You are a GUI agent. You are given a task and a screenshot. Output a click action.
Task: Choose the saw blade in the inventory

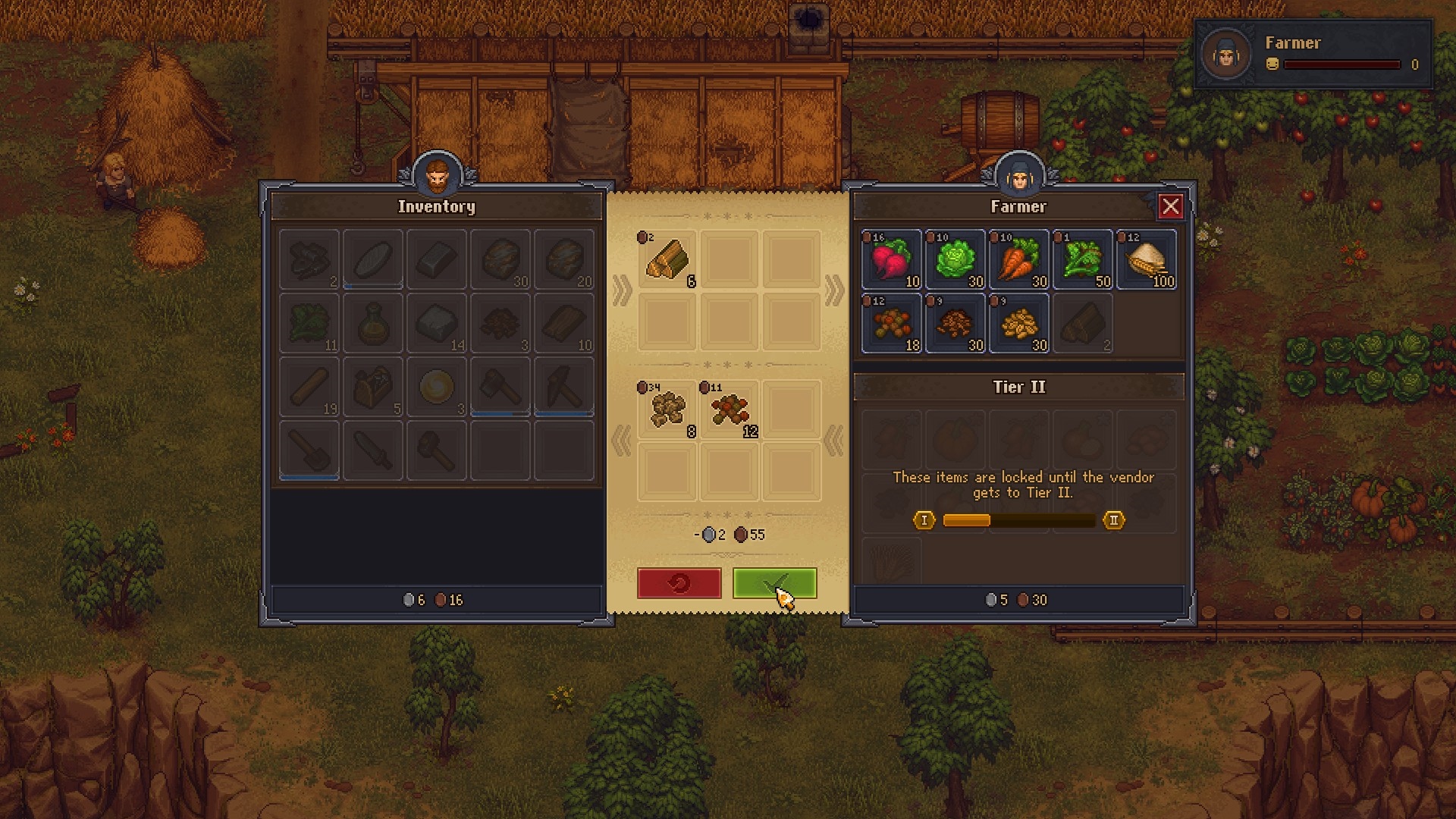[372, 450]
